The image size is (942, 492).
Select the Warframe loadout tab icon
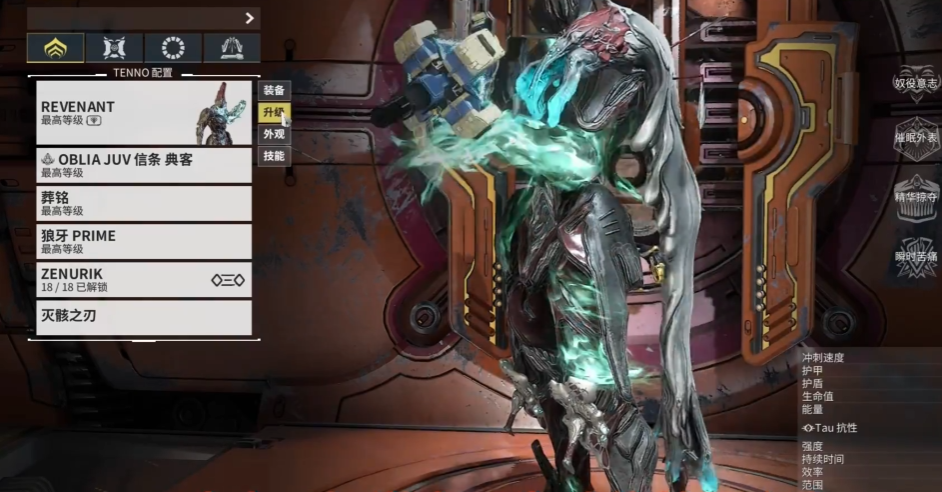click(55, 48)
